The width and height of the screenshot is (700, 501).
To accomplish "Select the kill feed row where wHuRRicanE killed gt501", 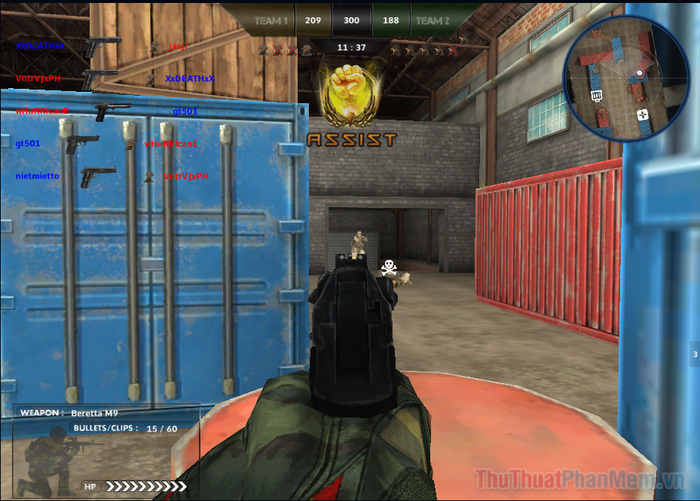I will (x=100, y=110).
